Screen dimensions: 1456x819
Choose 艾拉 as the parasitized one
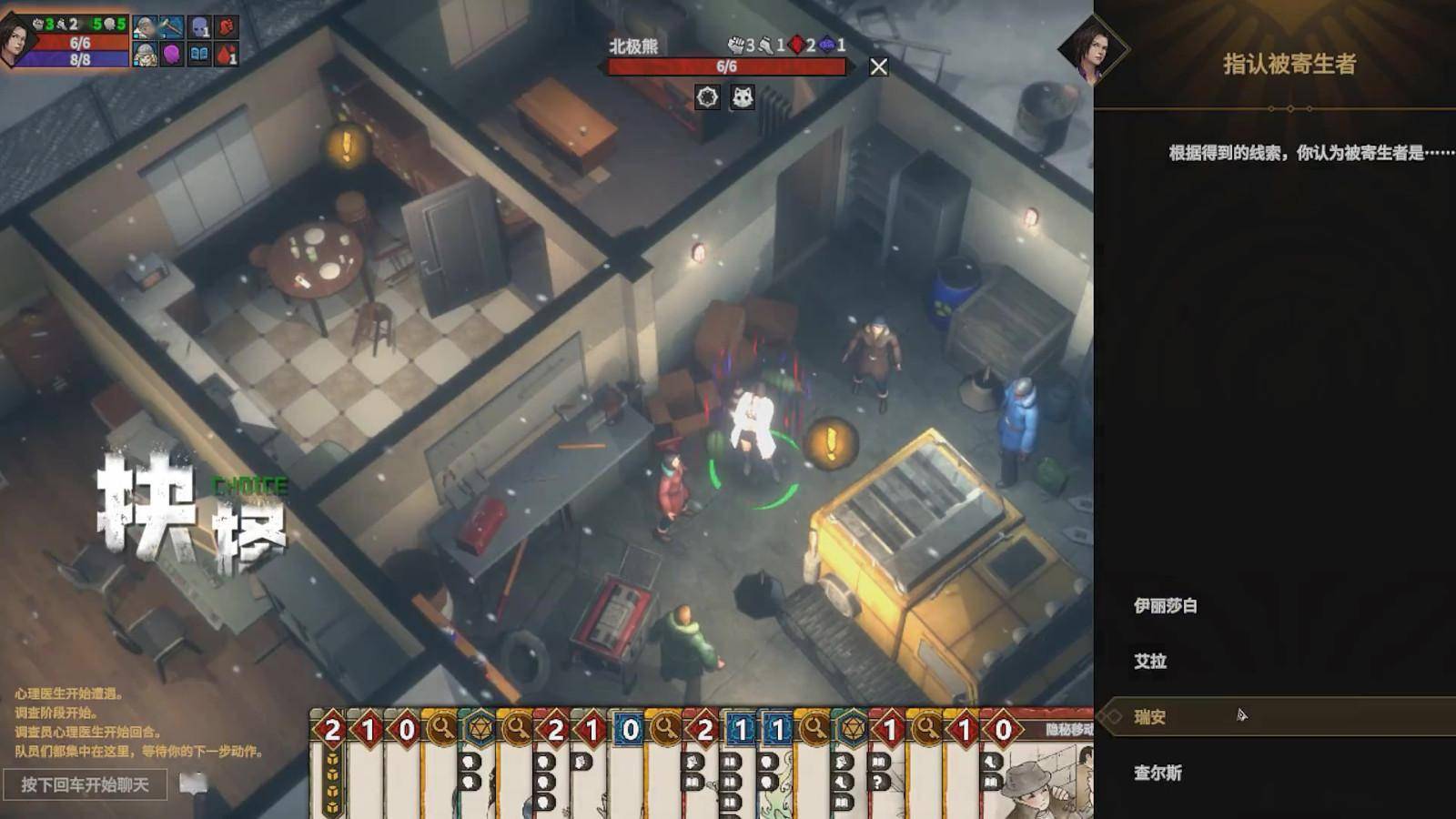tap(1150, 662)
